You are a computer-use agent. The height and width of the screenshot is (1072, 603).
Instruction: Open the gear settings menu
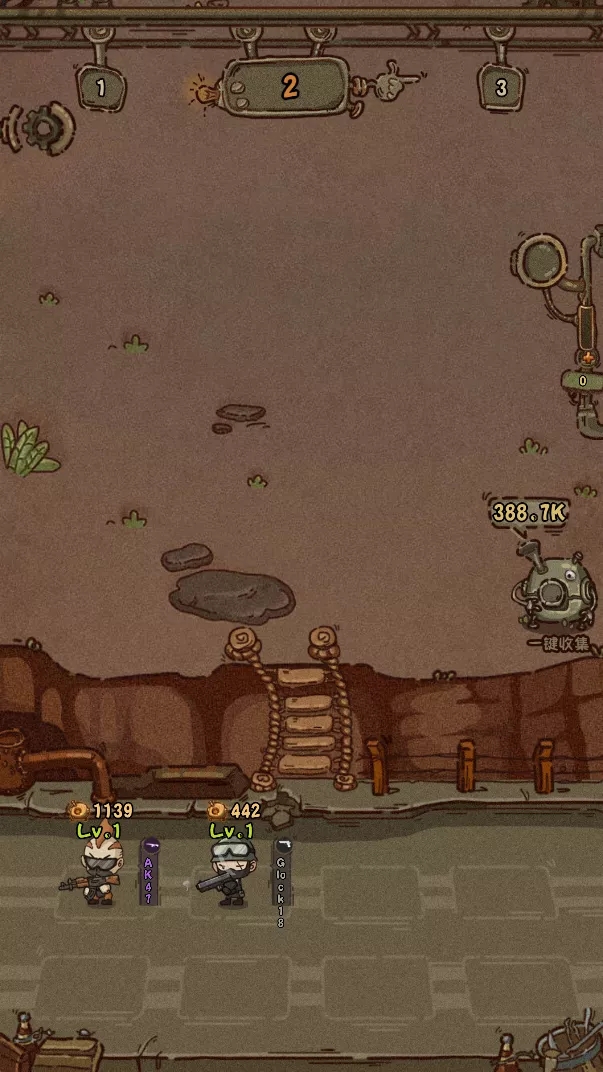pos(41,127)
